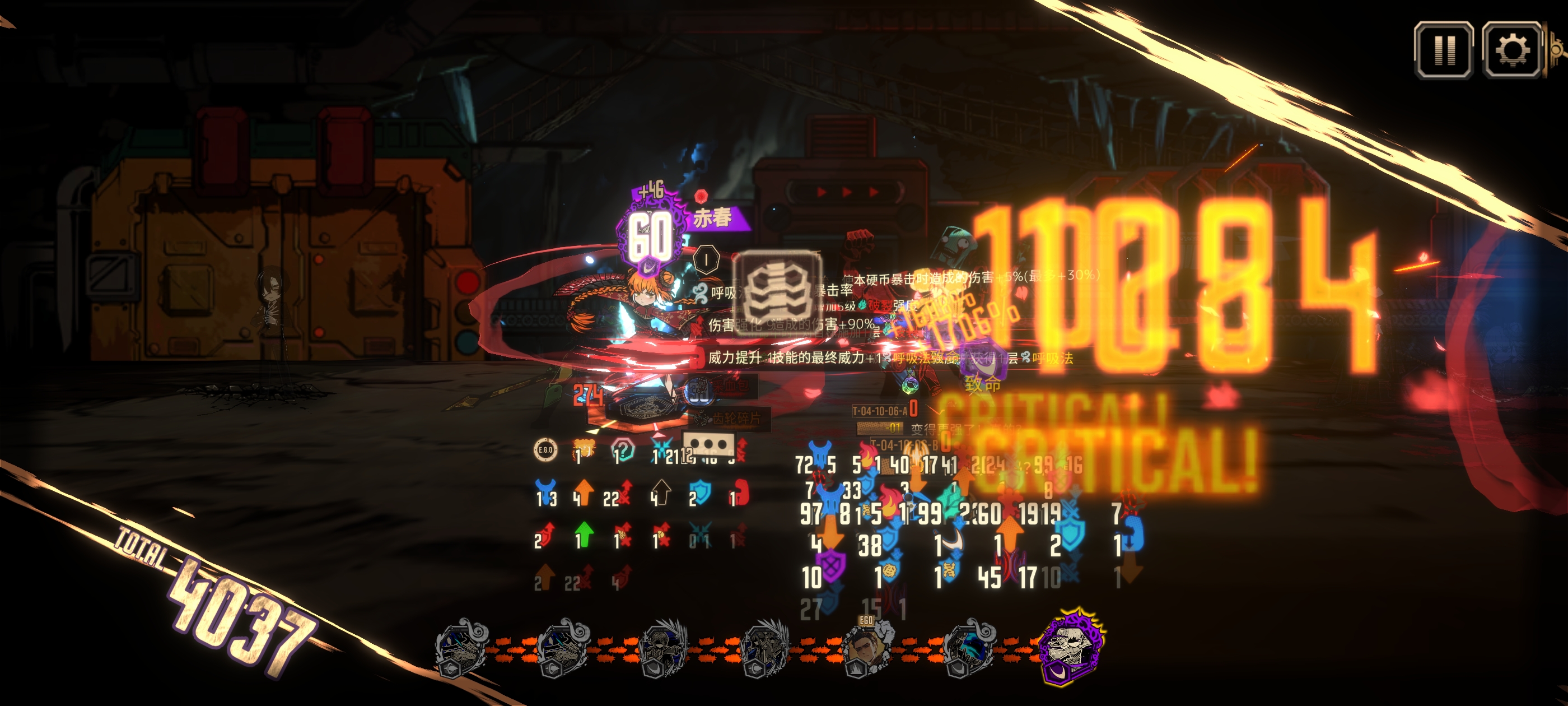Open the gear settings menu
The image size is (1568, 706).
[x=1512, y=50]
